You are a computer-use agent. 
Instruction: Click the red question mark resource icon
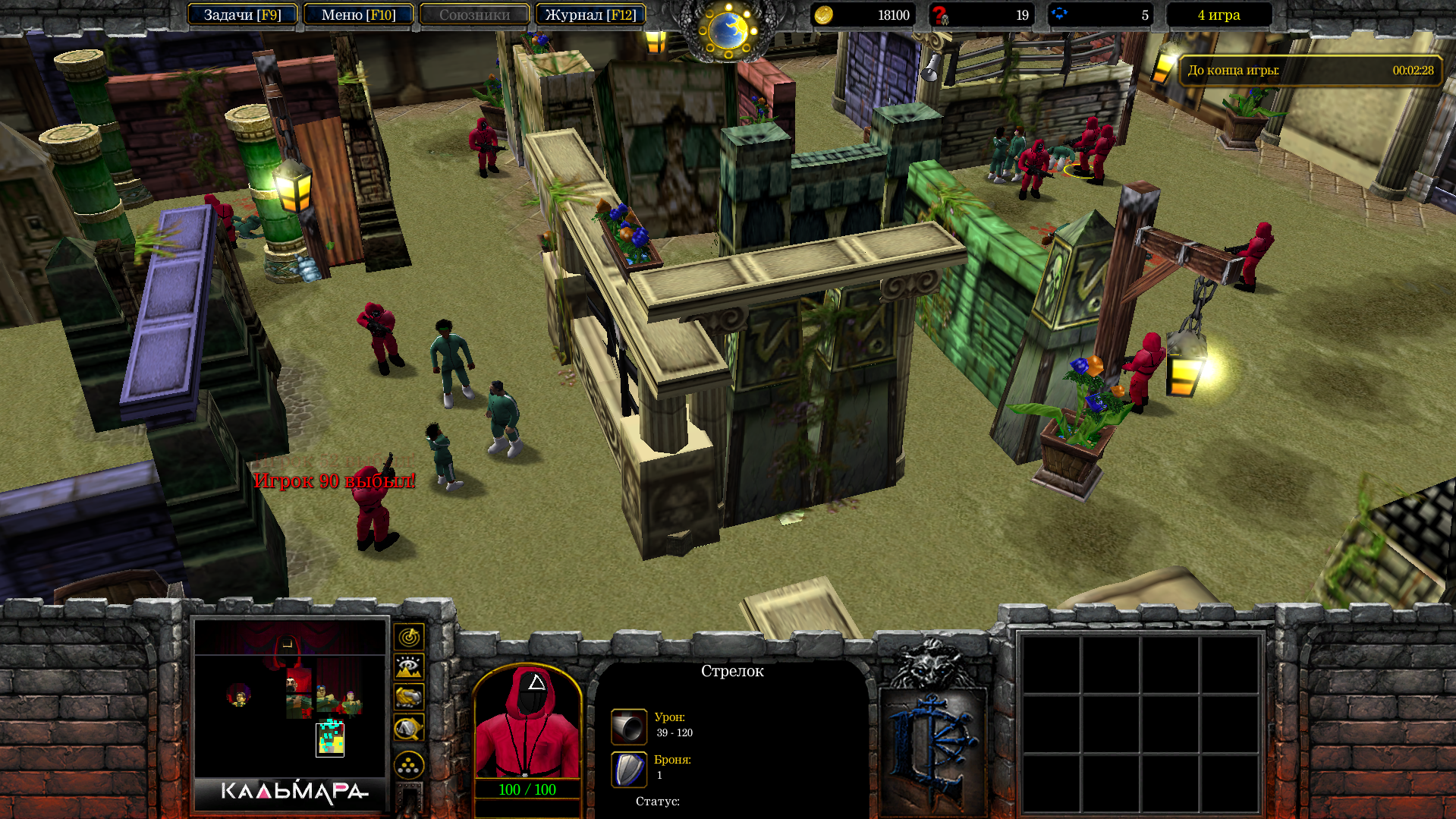(941, 15)
